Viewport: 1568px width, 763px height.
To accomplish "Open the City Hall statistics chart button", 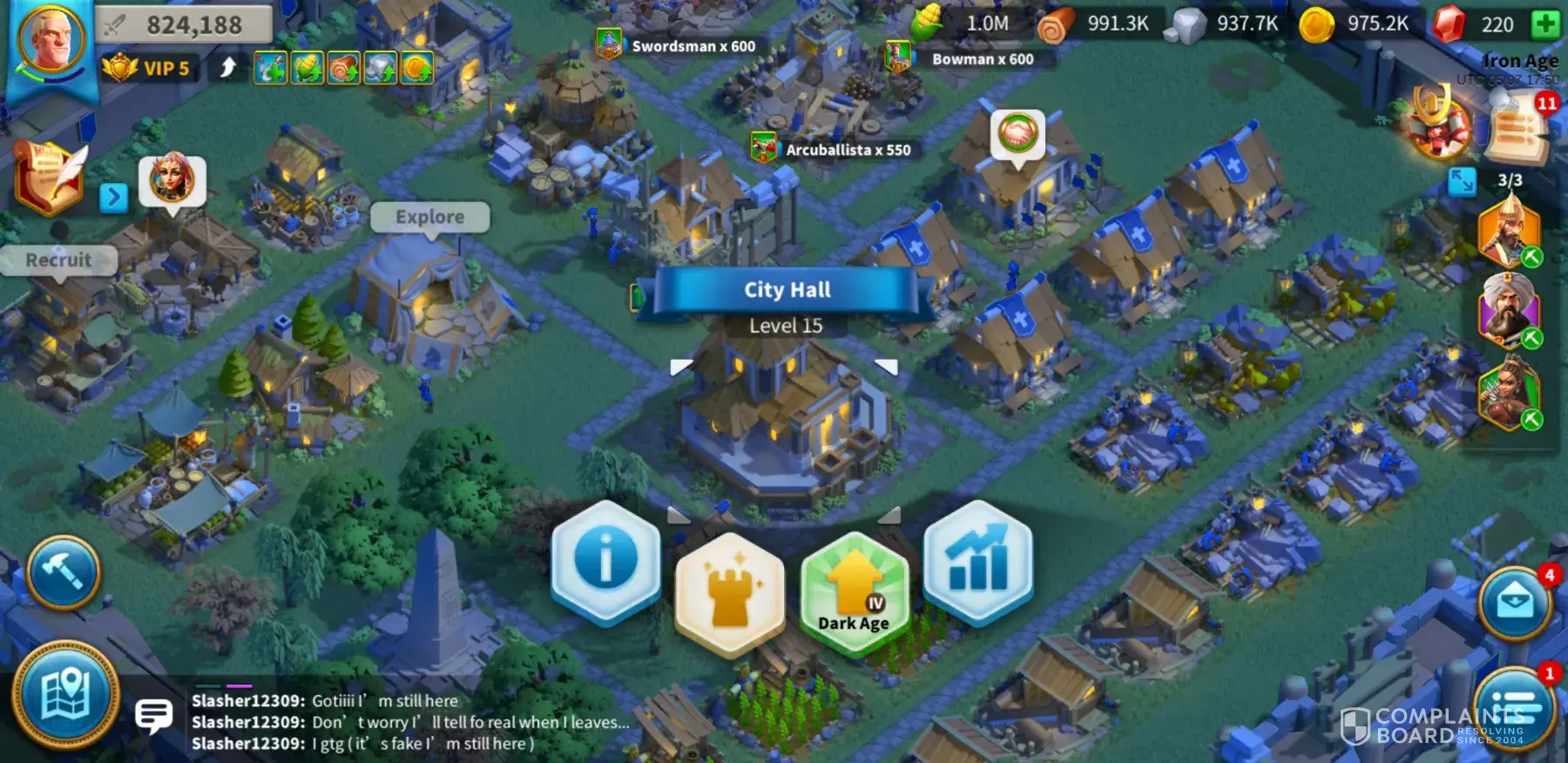I will 978,559.
